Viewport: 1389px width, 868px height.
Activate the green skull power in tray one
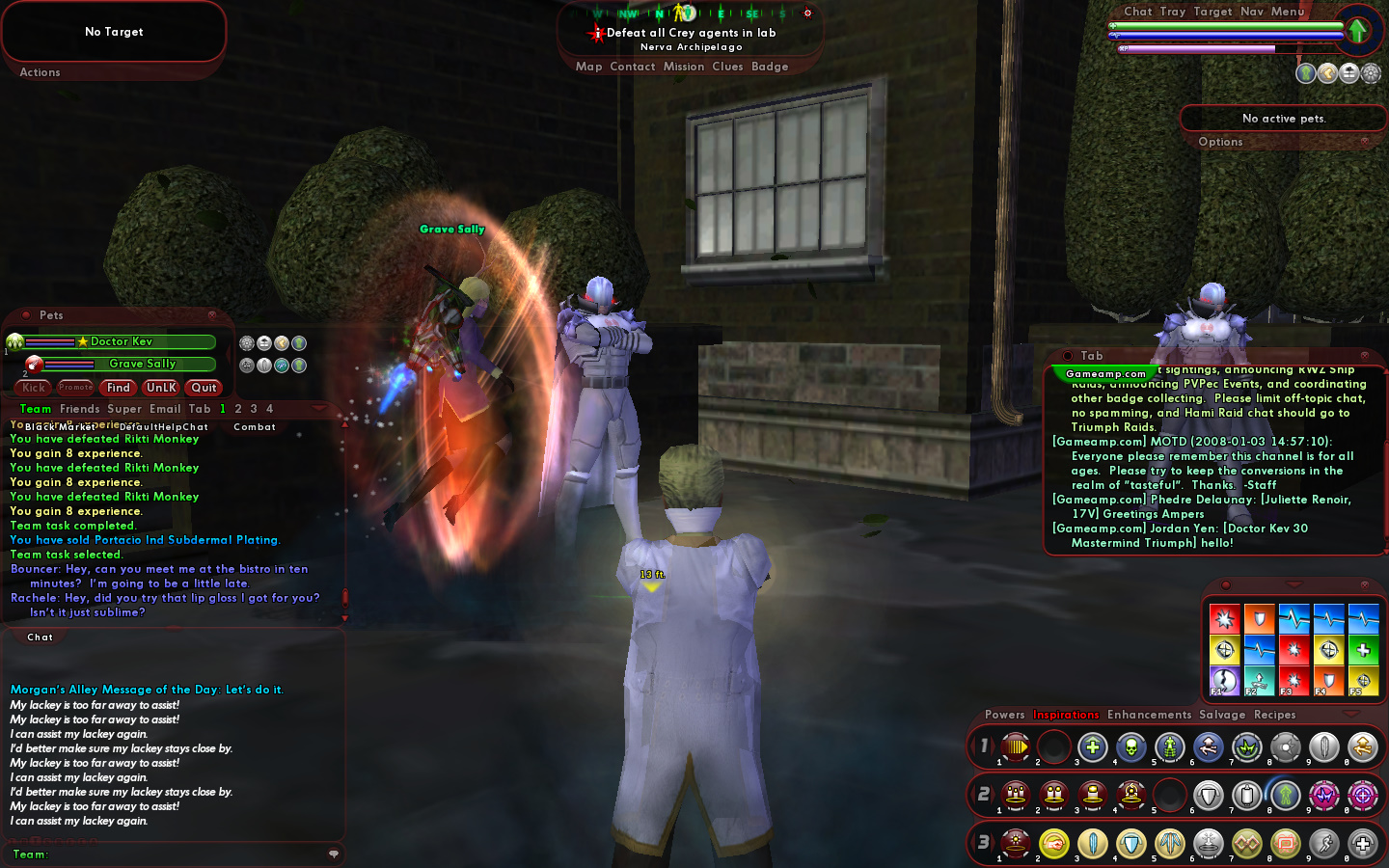point(1130,746)
